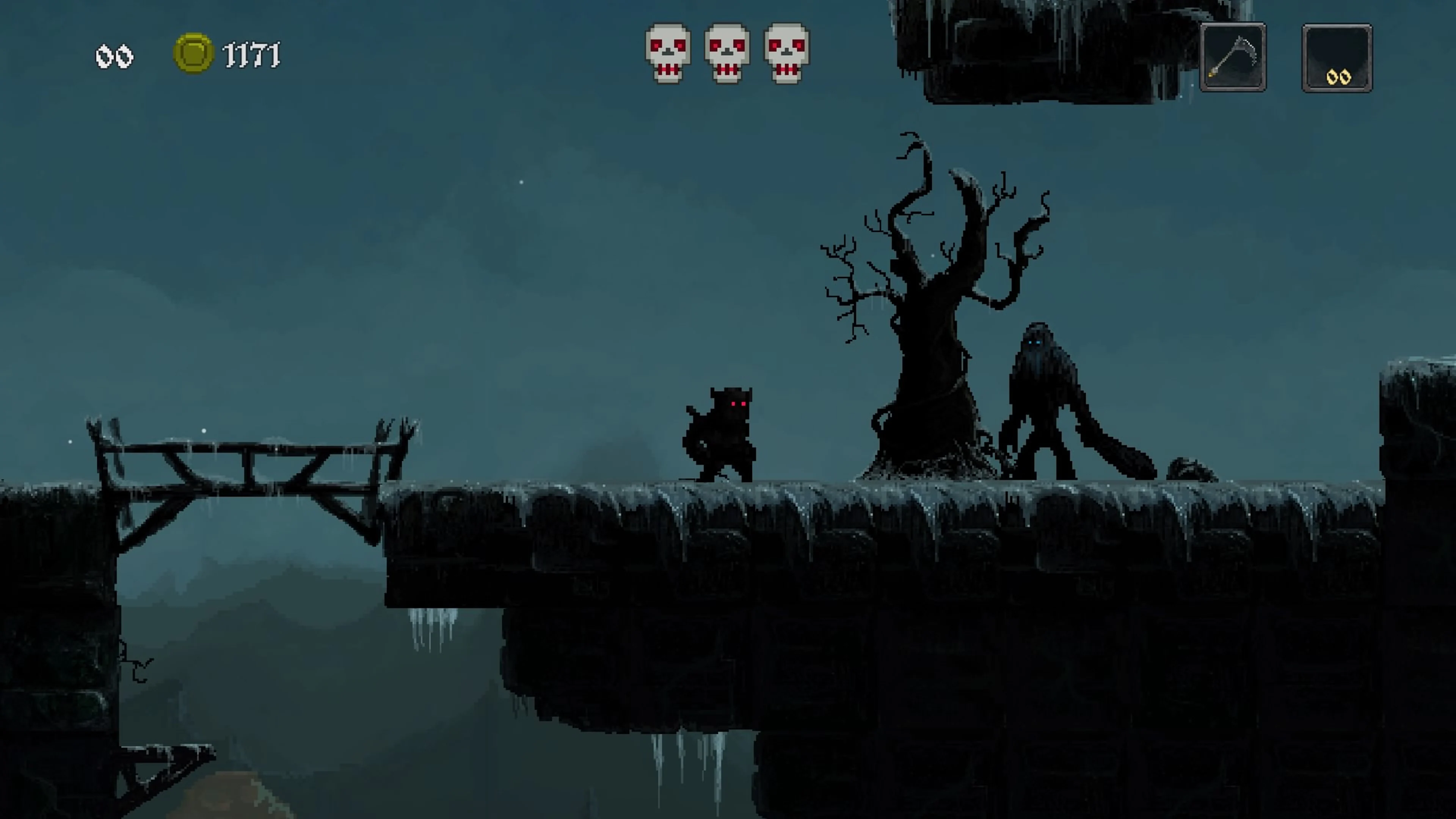The image size is (1456, 819).
Task: Click the rightmost health skull icon
Action: tap(786, 52)
